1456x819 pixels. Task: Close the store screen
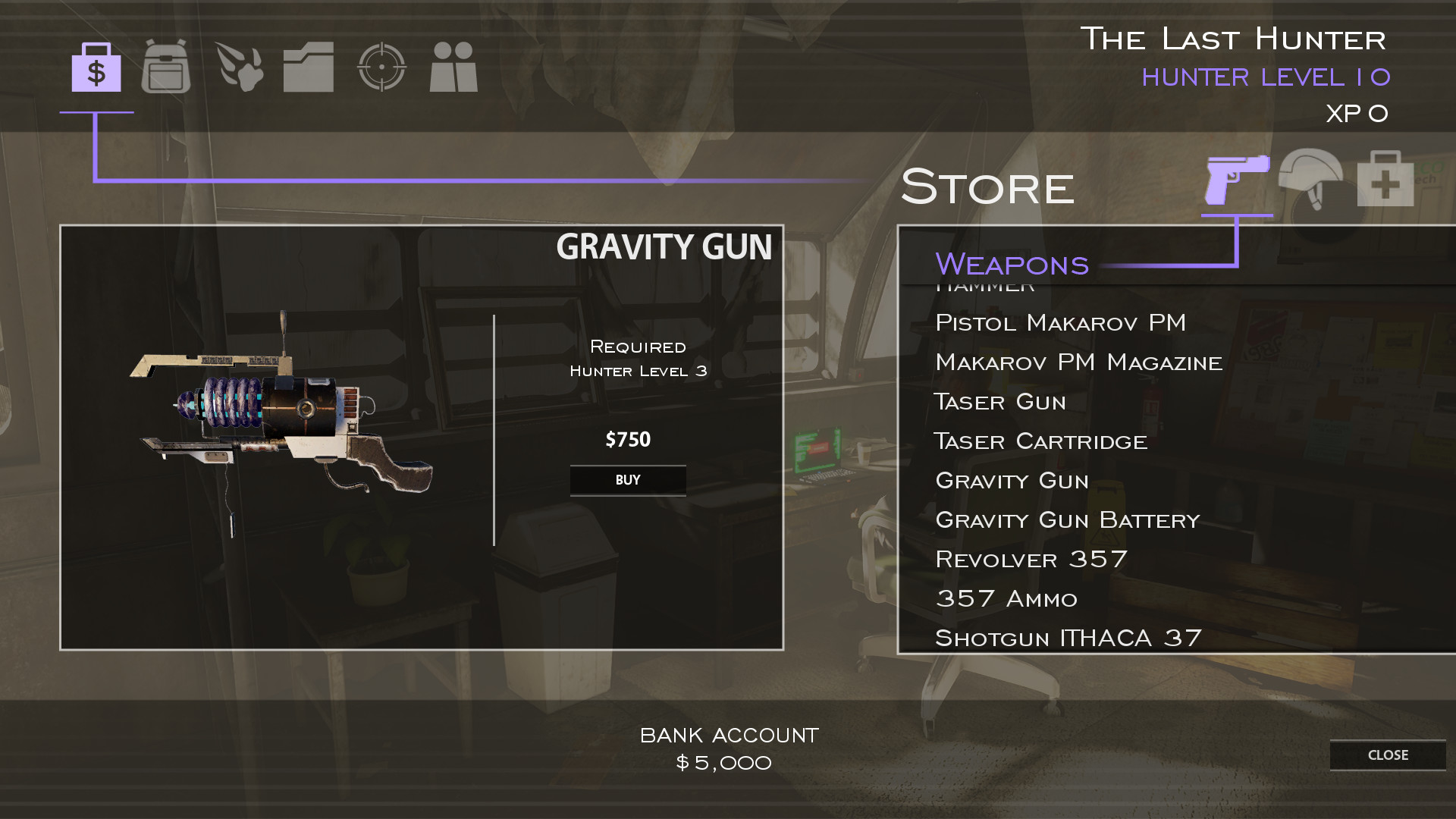click(x=1387, y=755)
